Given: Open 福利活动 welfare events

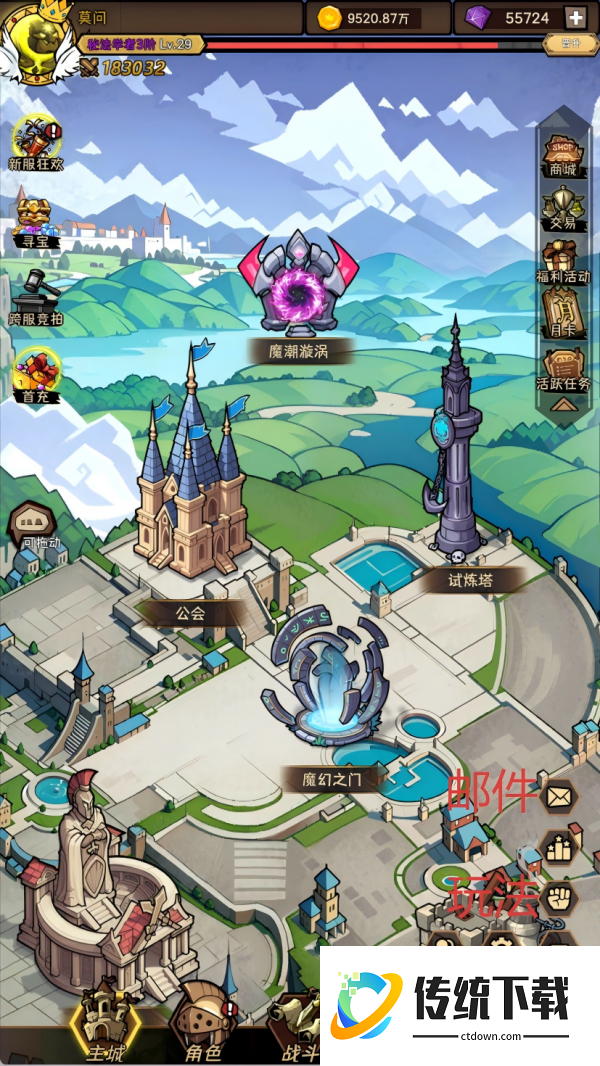Looking at the screenshot, I should pos(565,260).
